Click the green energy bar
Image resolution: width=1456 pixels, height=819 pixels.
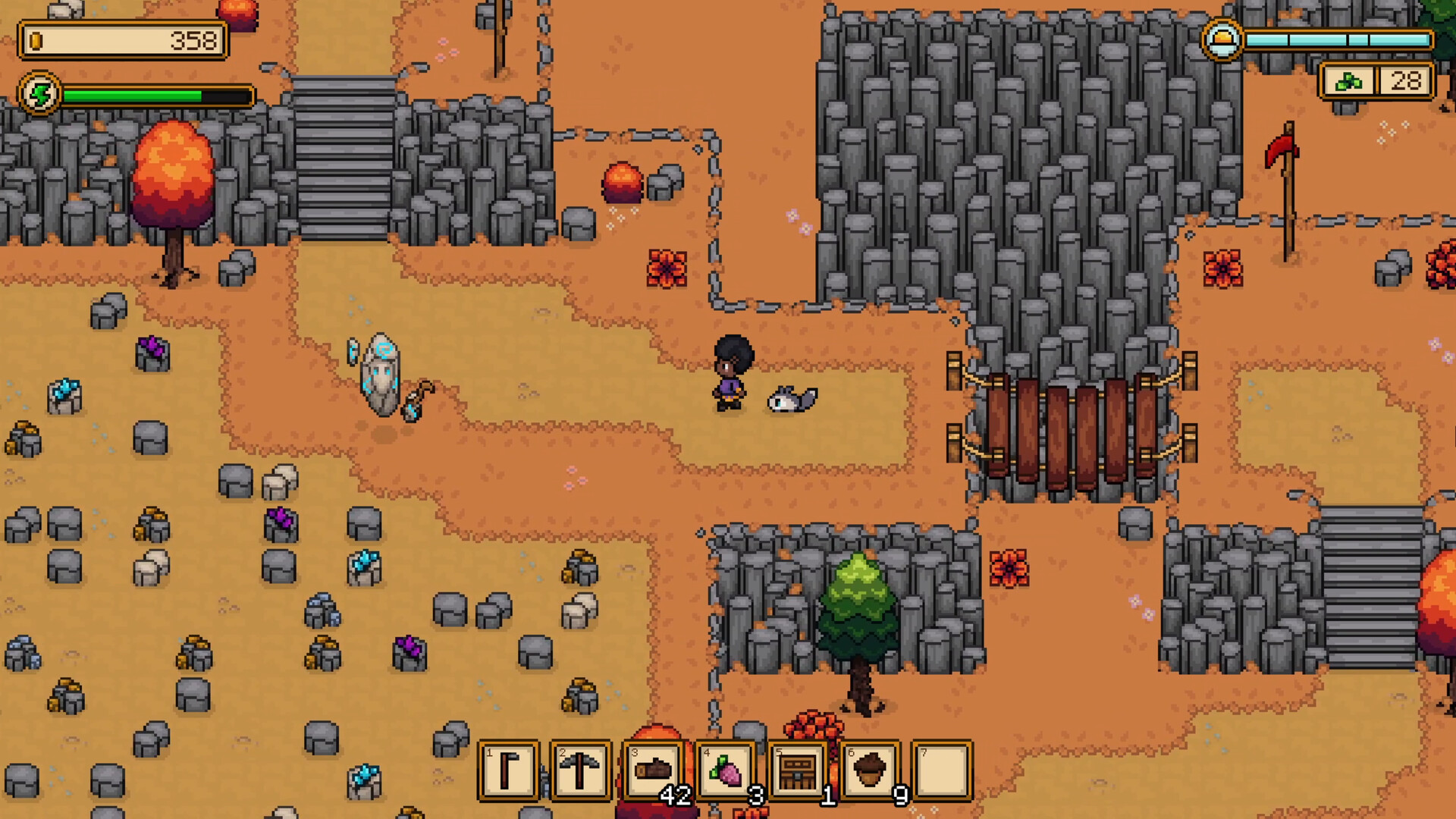pyautogui.click(x=136, y=94)
